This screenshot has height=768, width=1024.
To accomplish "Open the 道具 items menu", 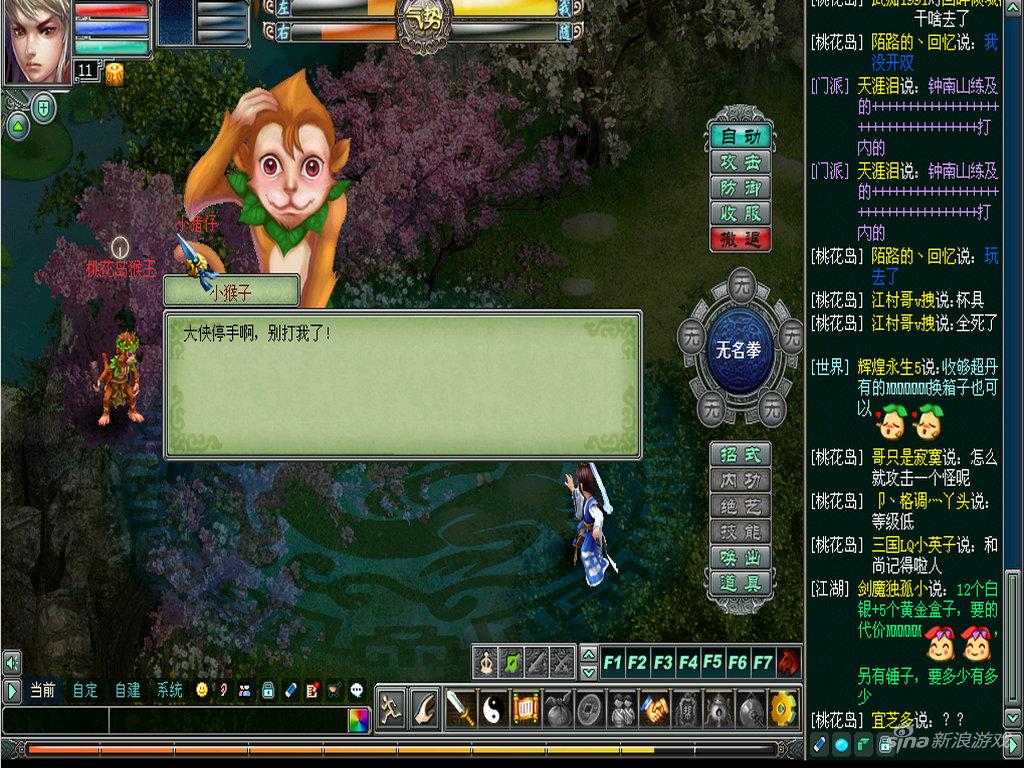I will 740,583.
